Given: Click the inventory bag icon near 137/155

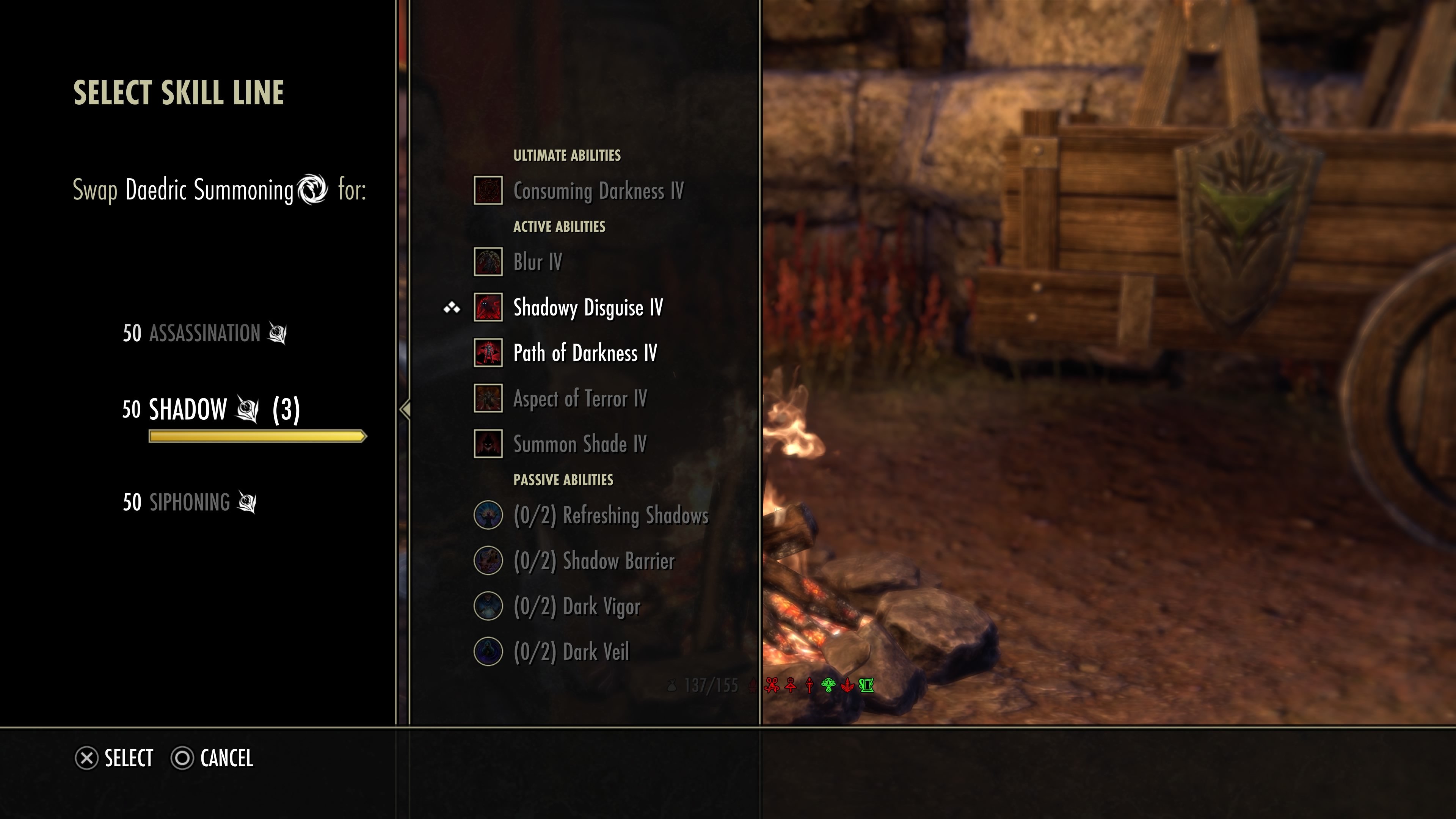Looking at the screenshot, I should tap(672, 685).
